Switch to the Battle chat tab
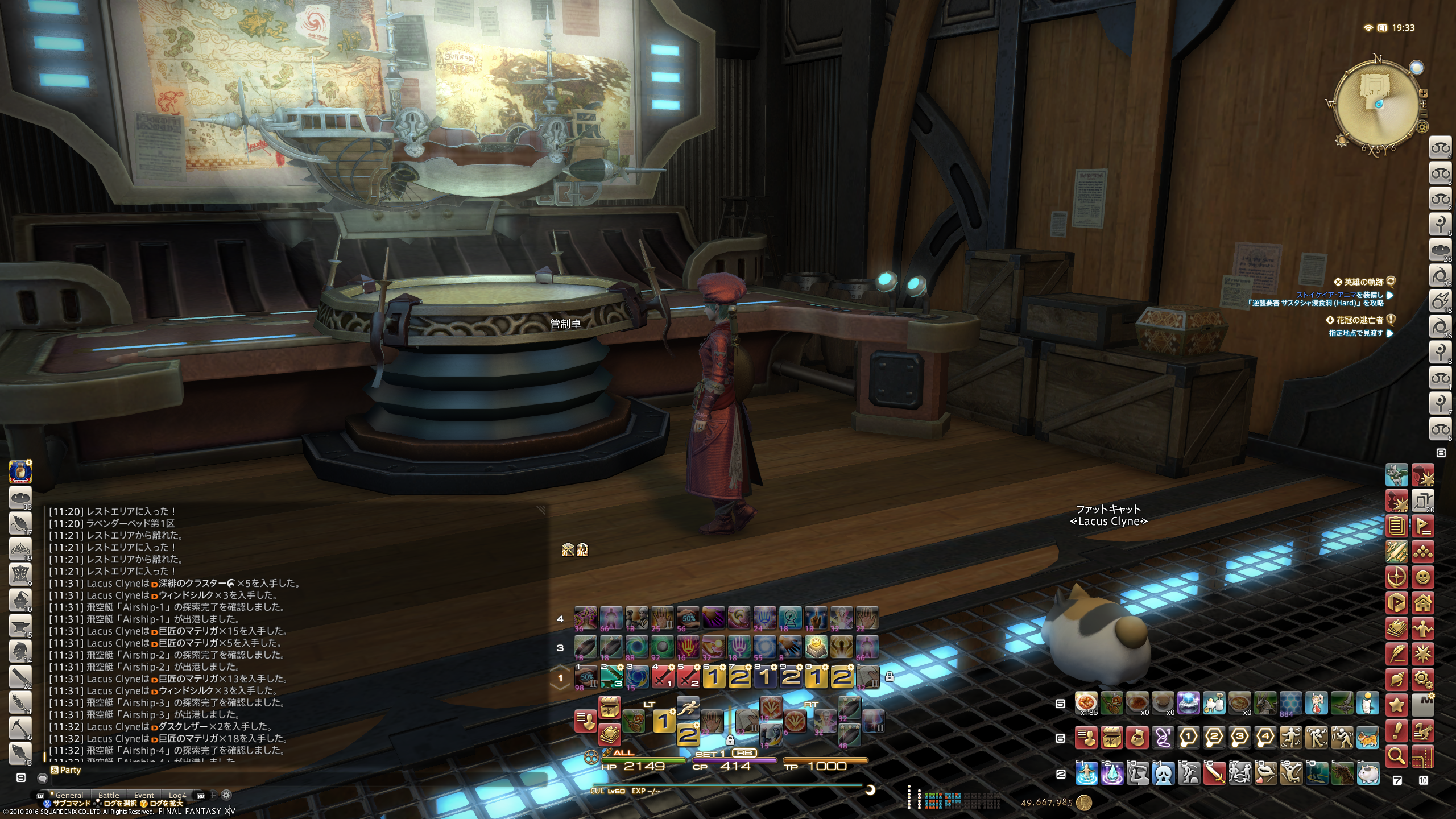 tap(109, 795)
